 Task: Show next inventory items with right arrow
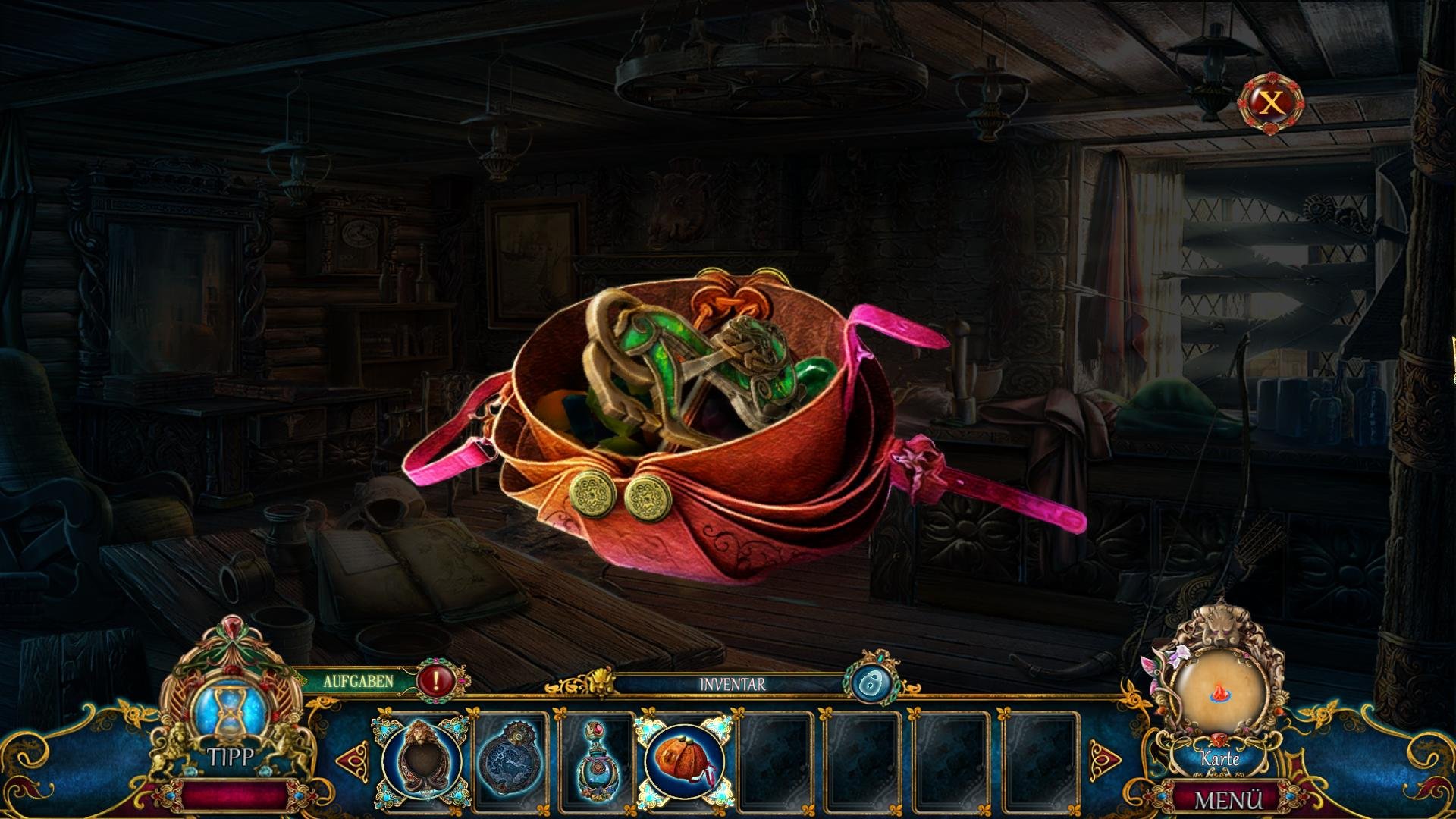[1105, 758]
